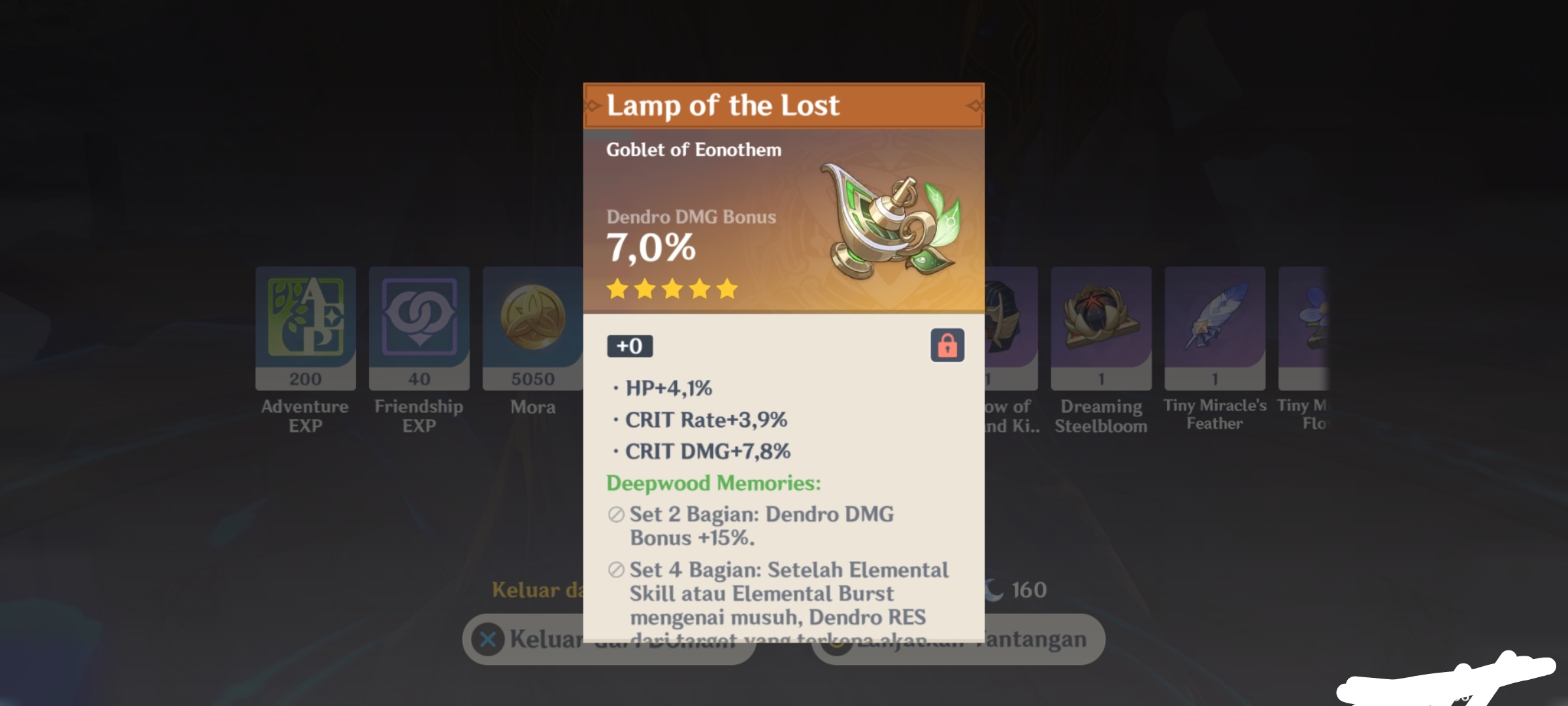Toggle the red artifact lock

(947, 346)
